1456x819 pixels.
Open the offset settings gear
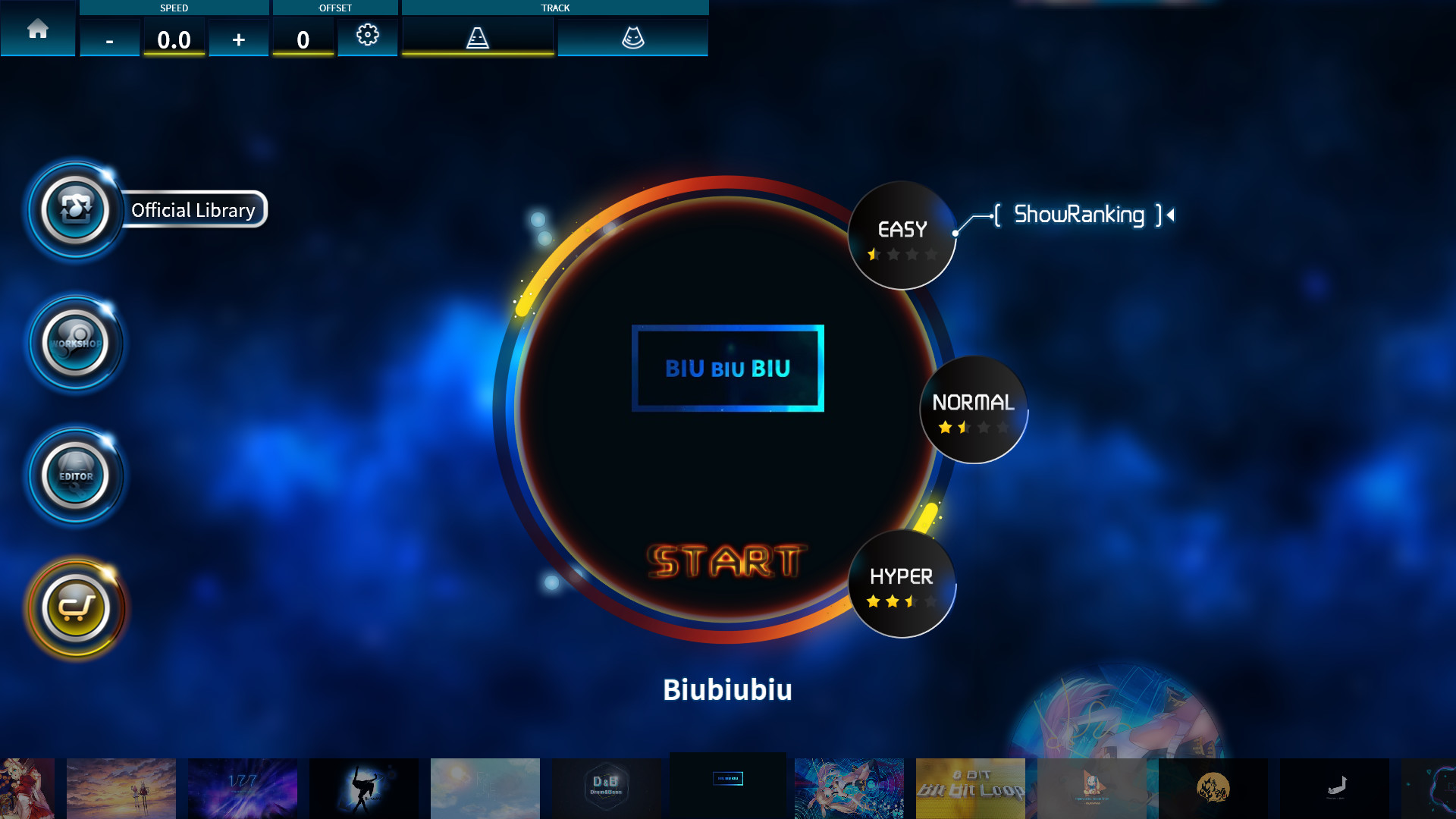tap(368, 35)
